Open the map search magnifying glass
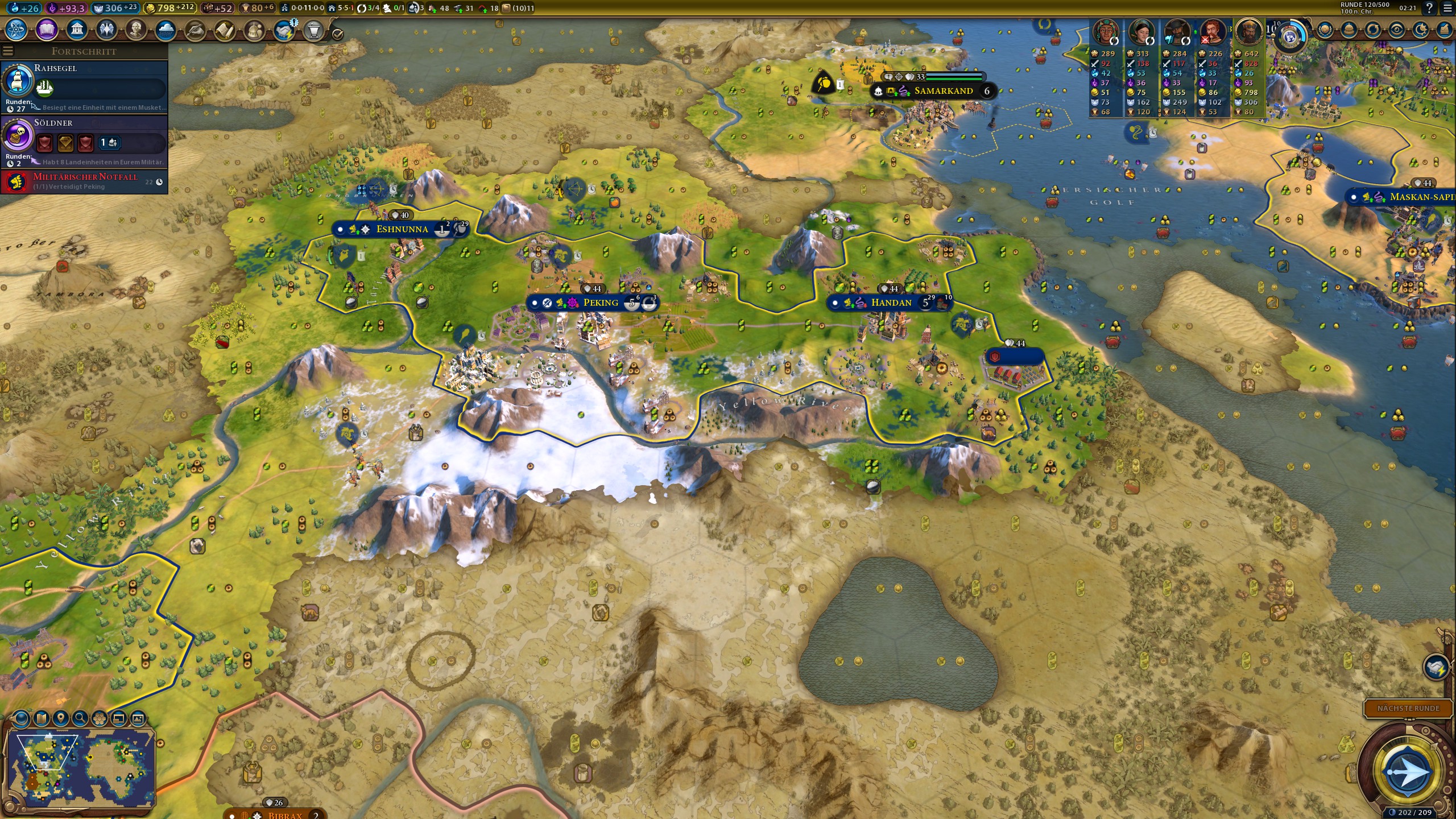1456x819 pixels. click(80, 718)
